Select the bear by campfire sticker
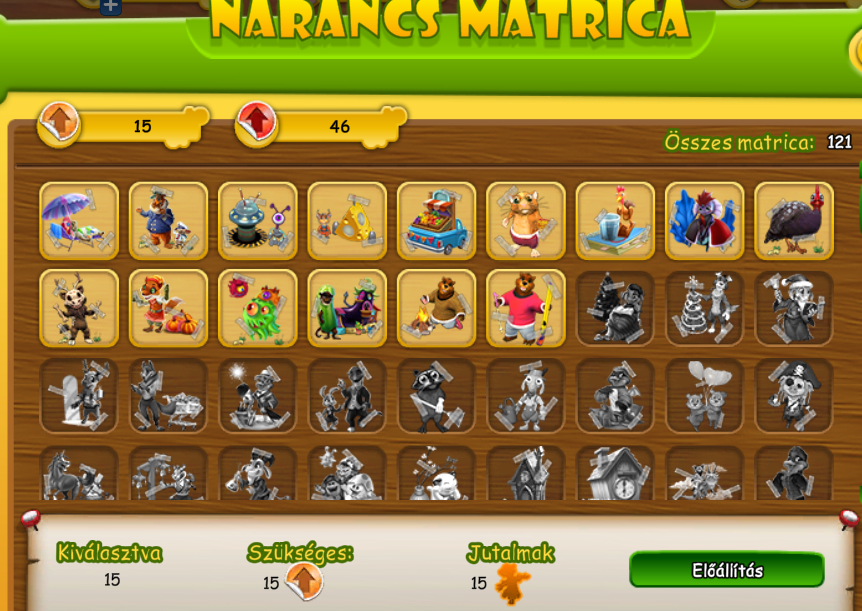862x611 pixels. (436, 308)
